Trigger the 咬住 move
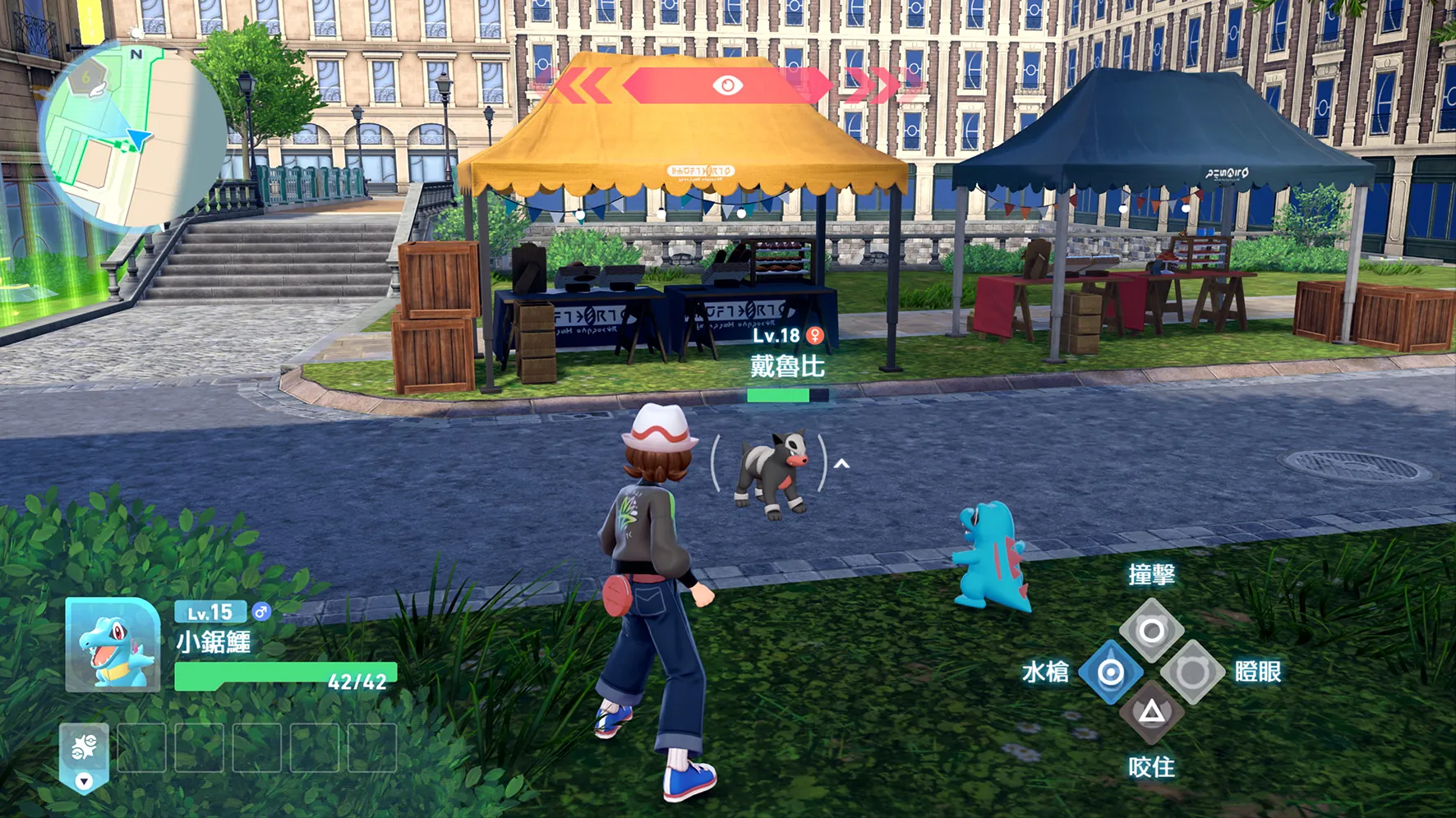1456x818 pixels. [1151, 712]
